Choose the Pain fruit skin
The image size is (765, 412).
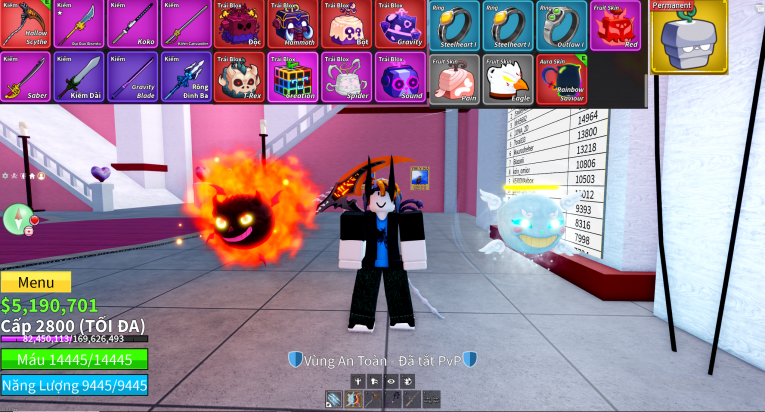tap(455, 79)
